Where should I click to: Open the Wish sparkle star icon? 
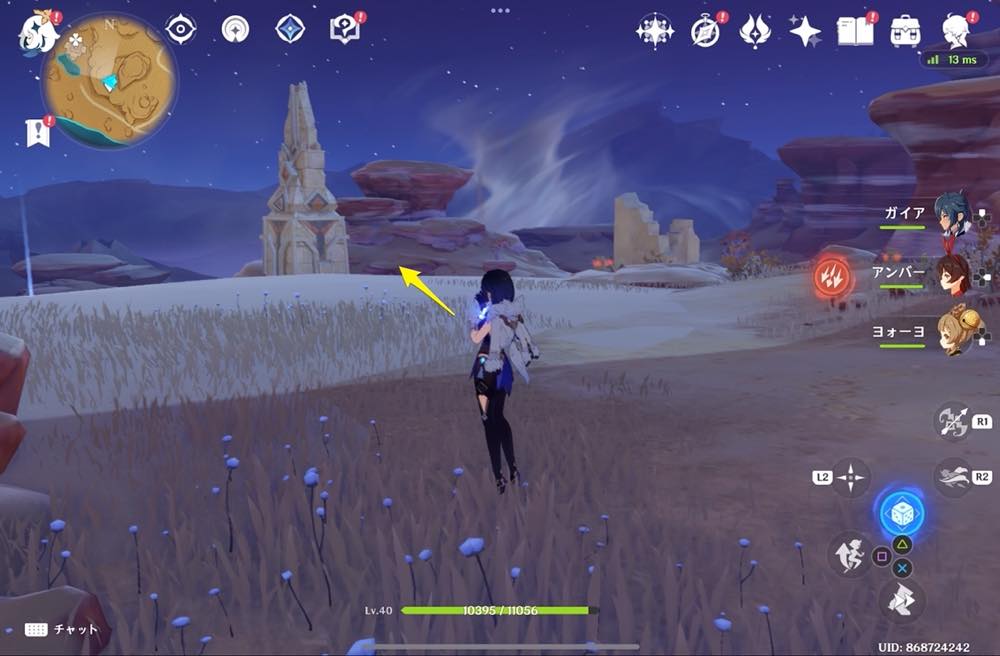click(x=805, y=32)
